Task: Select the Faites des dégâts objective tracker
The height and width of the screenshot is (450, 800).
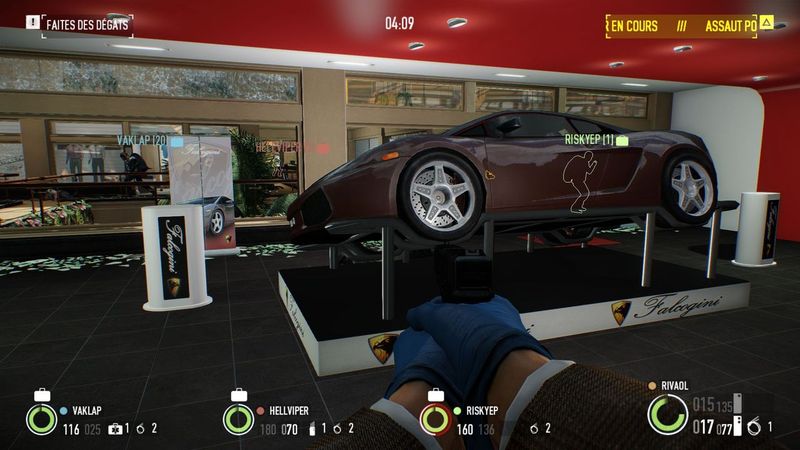Action: (x=87, y=21)
